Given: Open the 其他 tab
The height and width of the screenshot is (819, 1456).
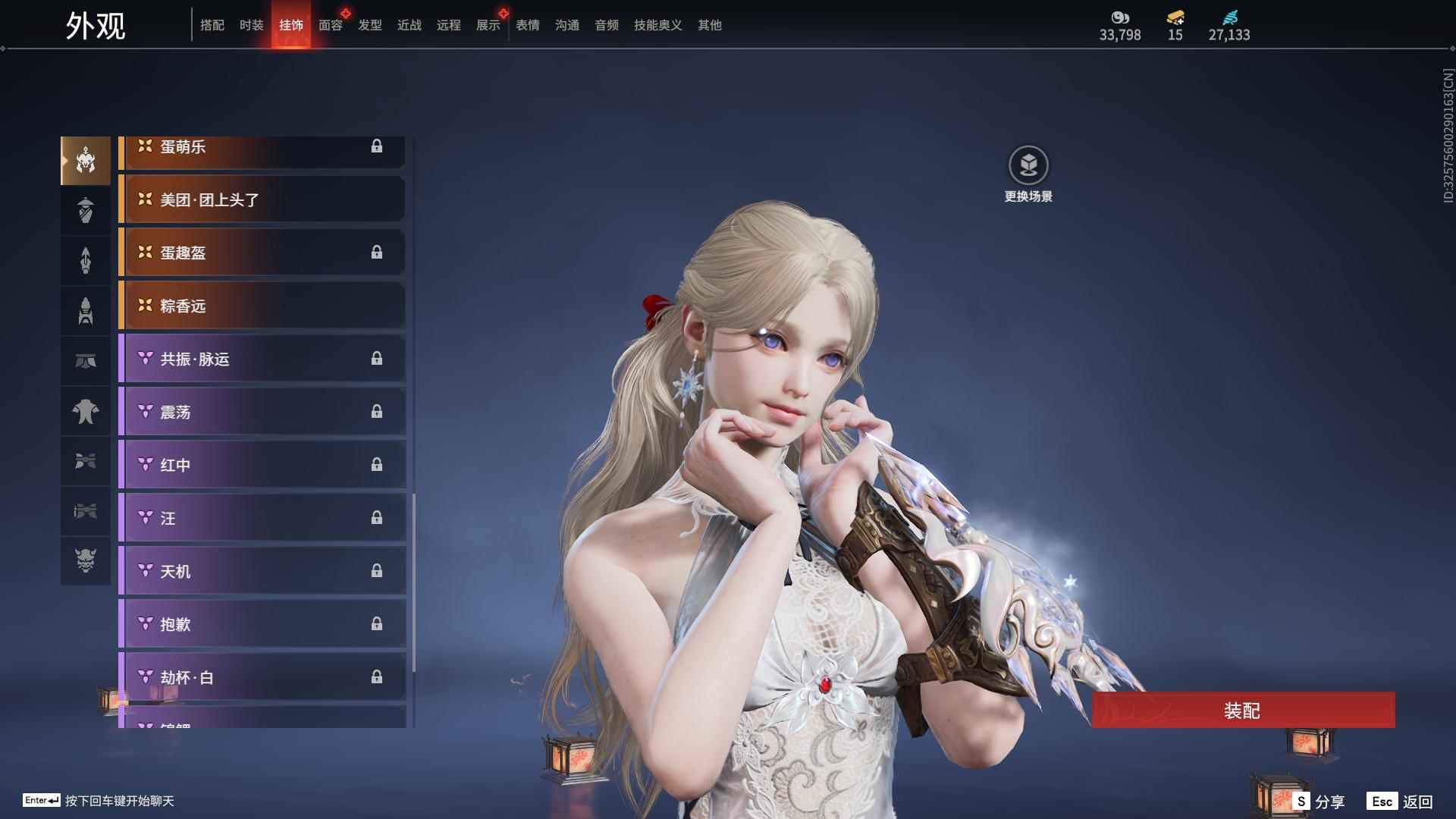Looking at the screenshot, I should (710, 25).
